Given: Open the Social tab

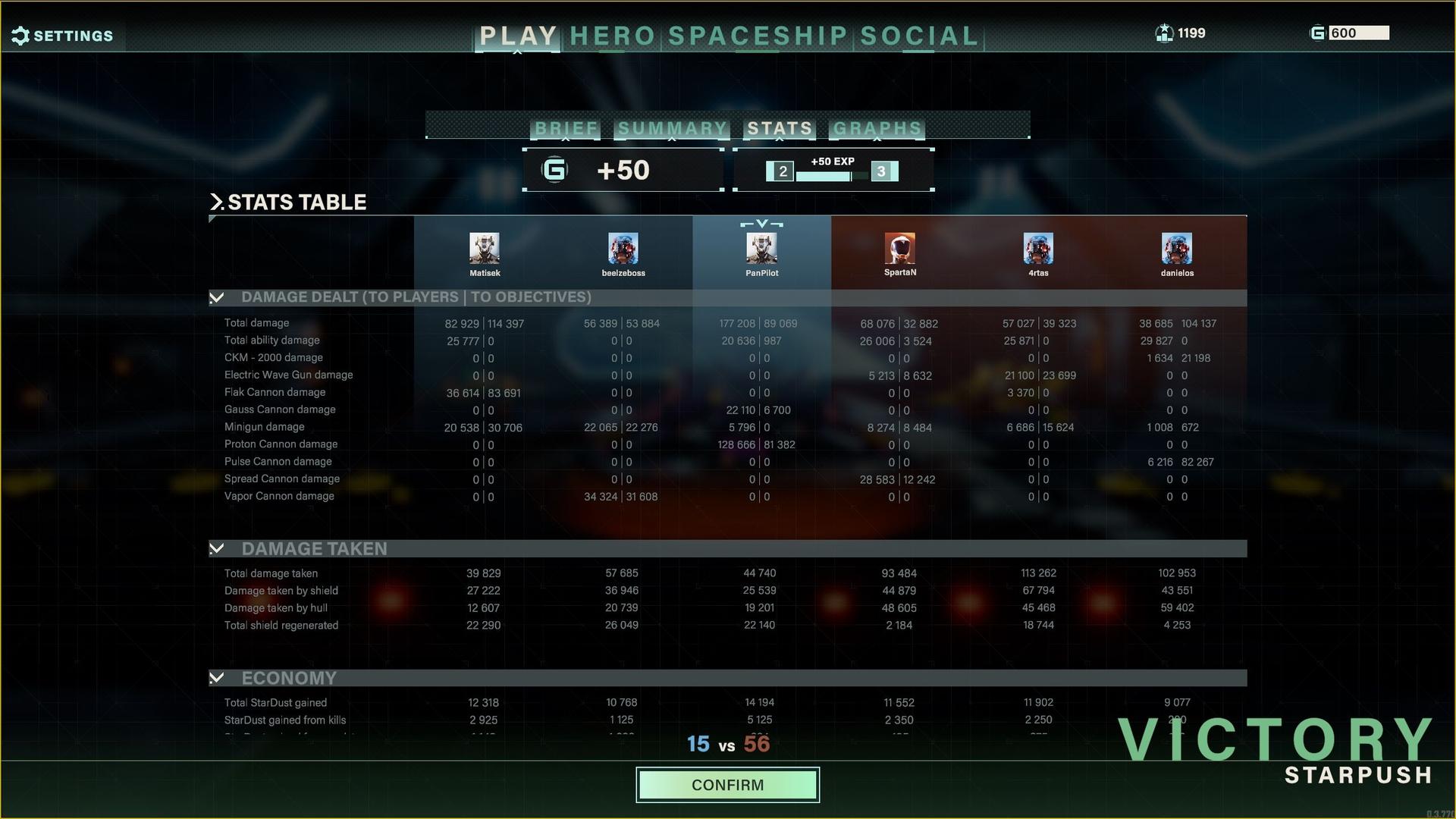Looking at the screenshot, I should coord(919,36).
